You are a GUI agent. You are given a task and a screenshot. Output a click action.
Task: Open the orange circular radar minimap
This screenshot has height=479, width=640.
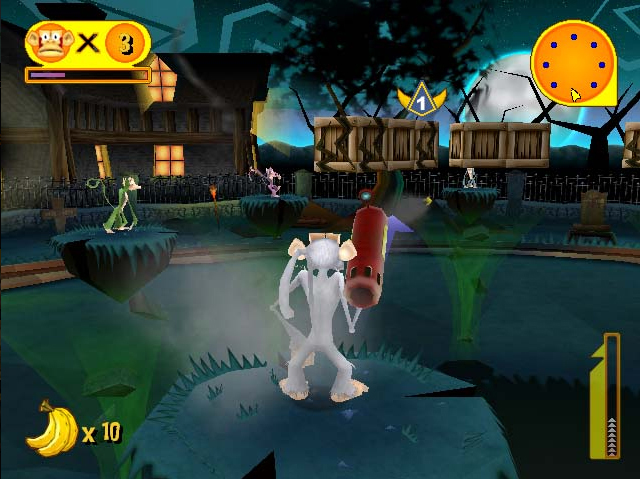click(x=573, y=62)
